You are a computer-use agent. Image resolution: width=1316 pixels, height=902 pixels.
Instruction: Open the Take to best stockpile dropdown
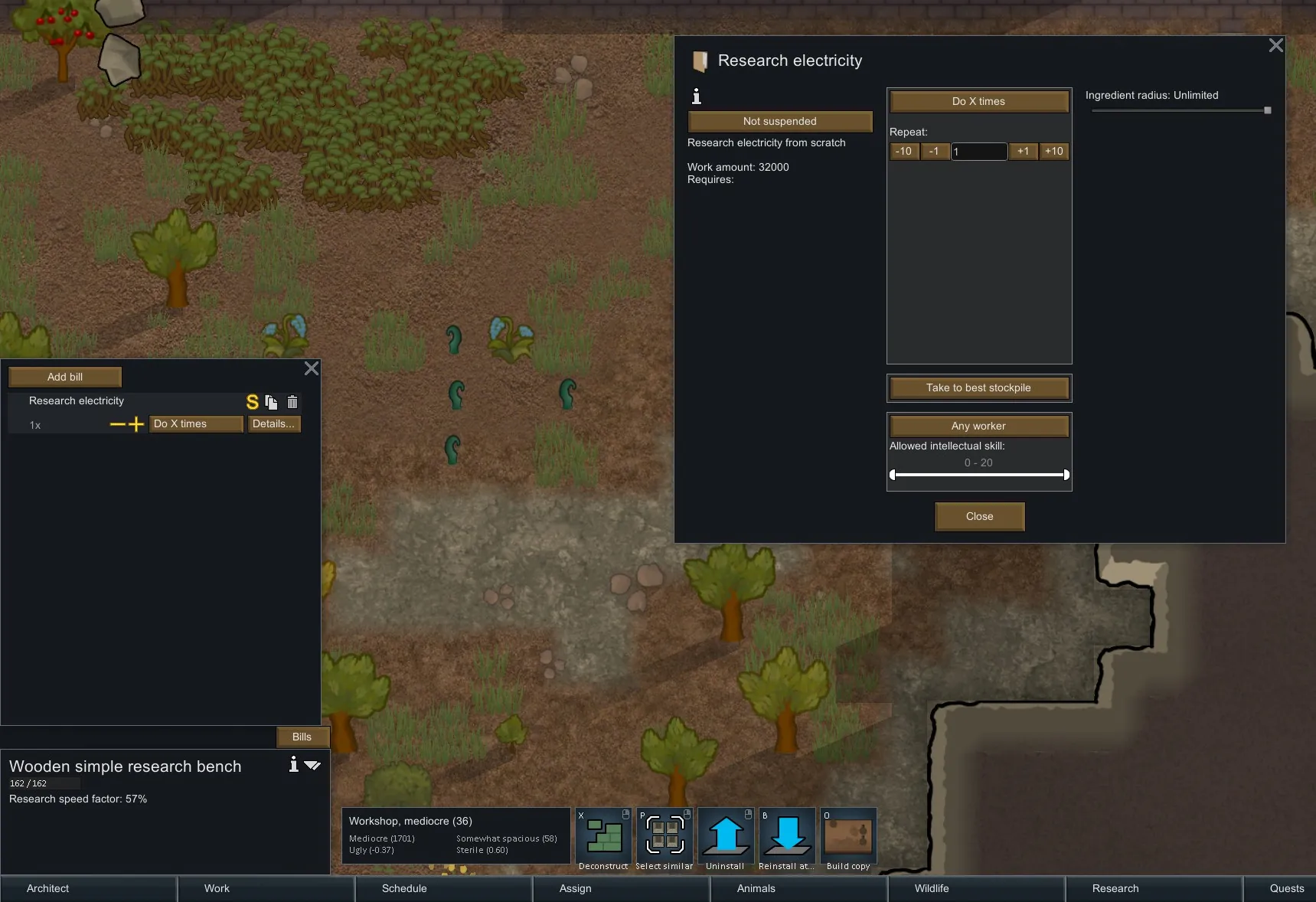pyautogui.click(x=978, y=387)
